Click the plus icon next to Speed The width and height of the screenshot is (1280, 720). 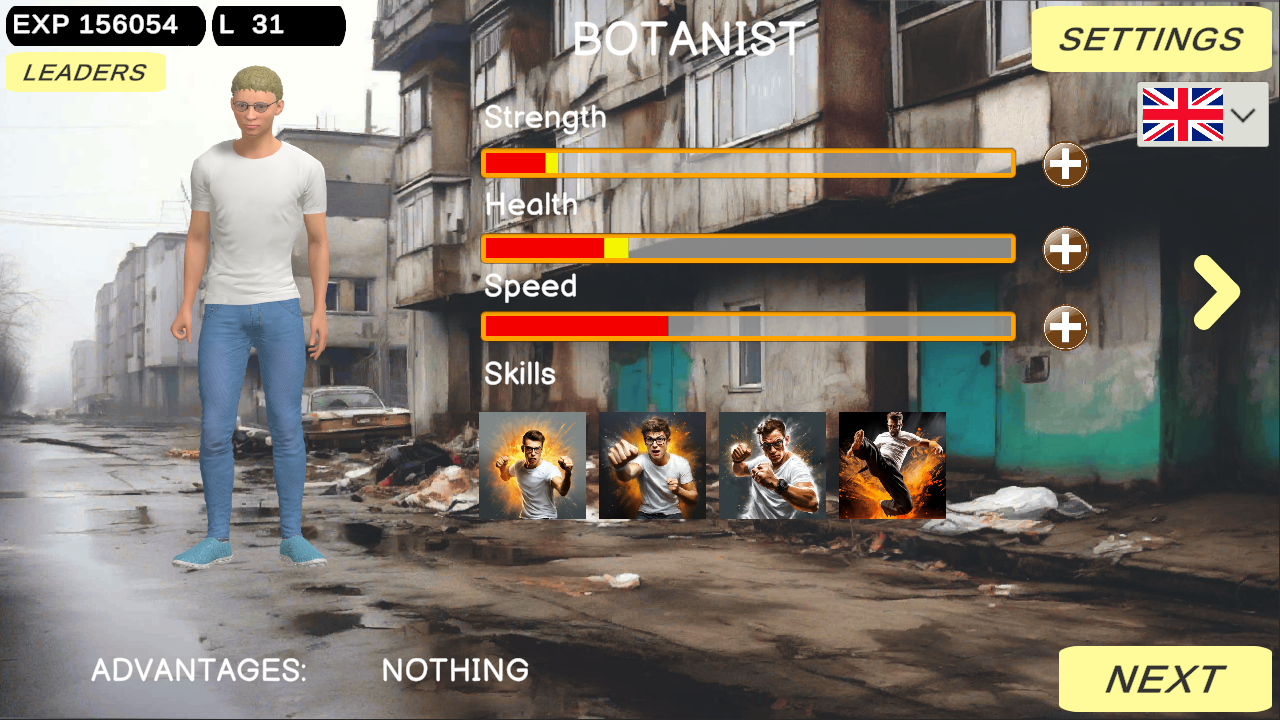tap(1065, 327)
